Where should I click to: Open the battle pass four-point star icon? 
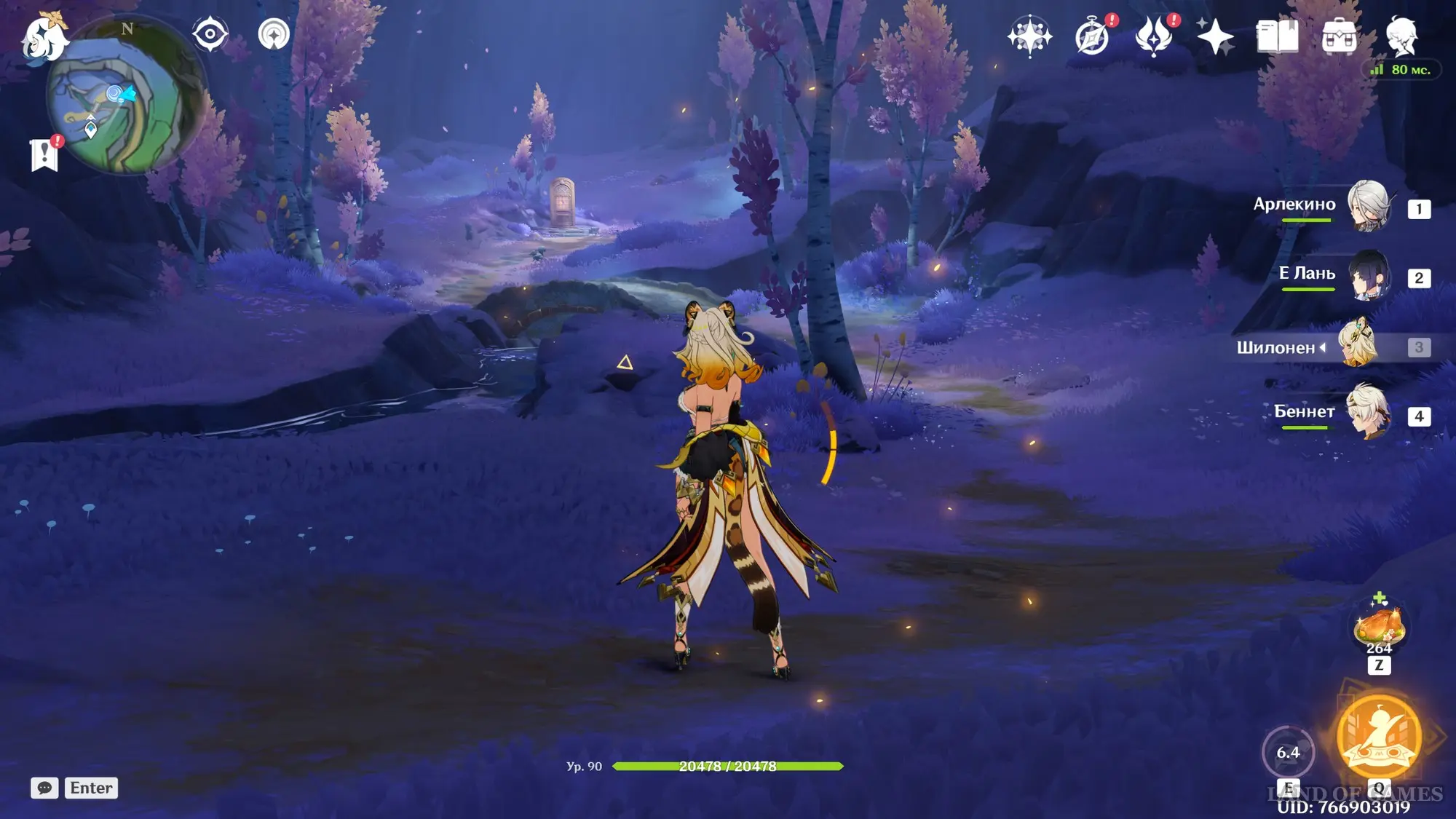coord(1215,36)
